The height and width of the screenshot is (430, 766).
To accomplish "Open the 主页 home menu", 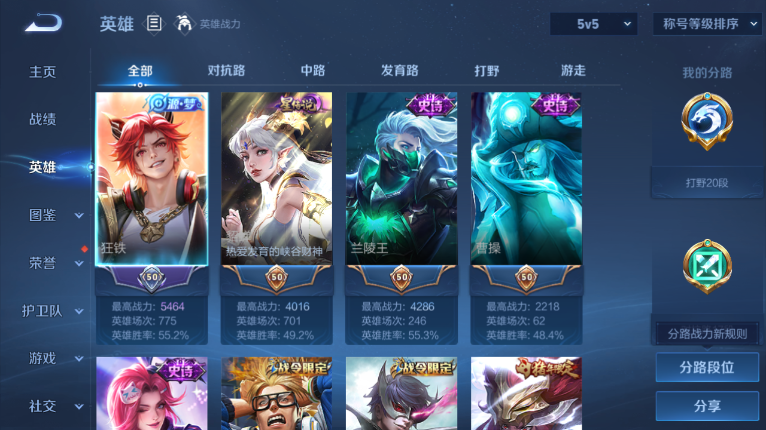I will [43, 72].
